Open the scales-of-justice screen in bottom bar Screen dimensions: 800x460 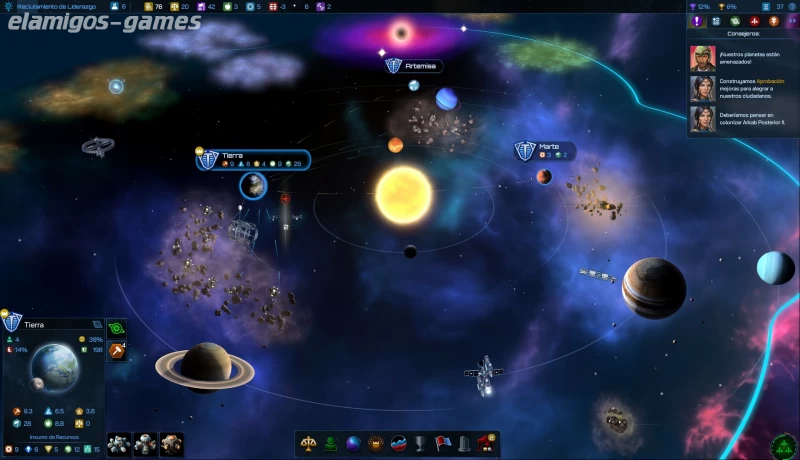click(x=309, y=443)
